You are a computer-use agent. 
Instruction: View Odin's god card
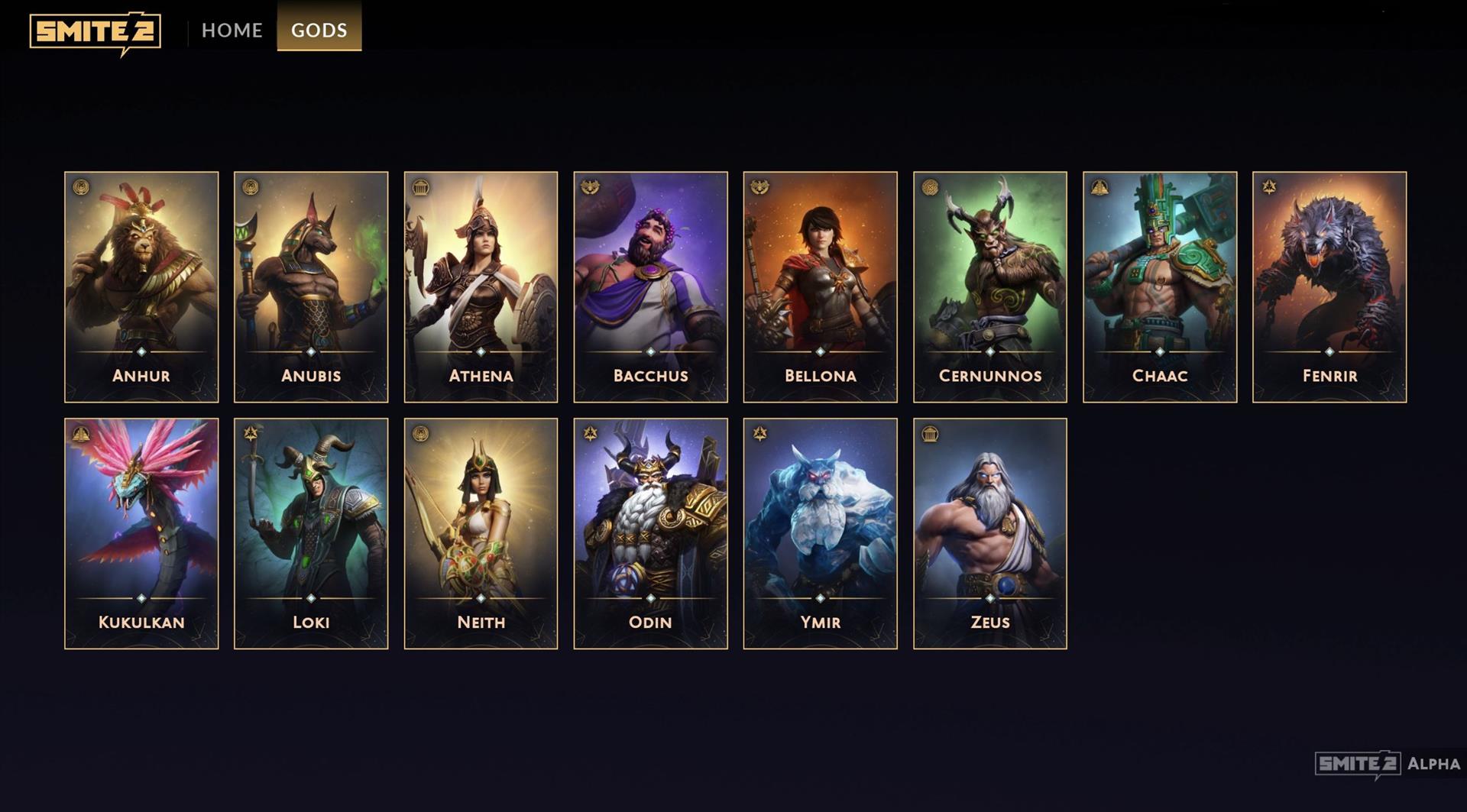pos(650,533)
